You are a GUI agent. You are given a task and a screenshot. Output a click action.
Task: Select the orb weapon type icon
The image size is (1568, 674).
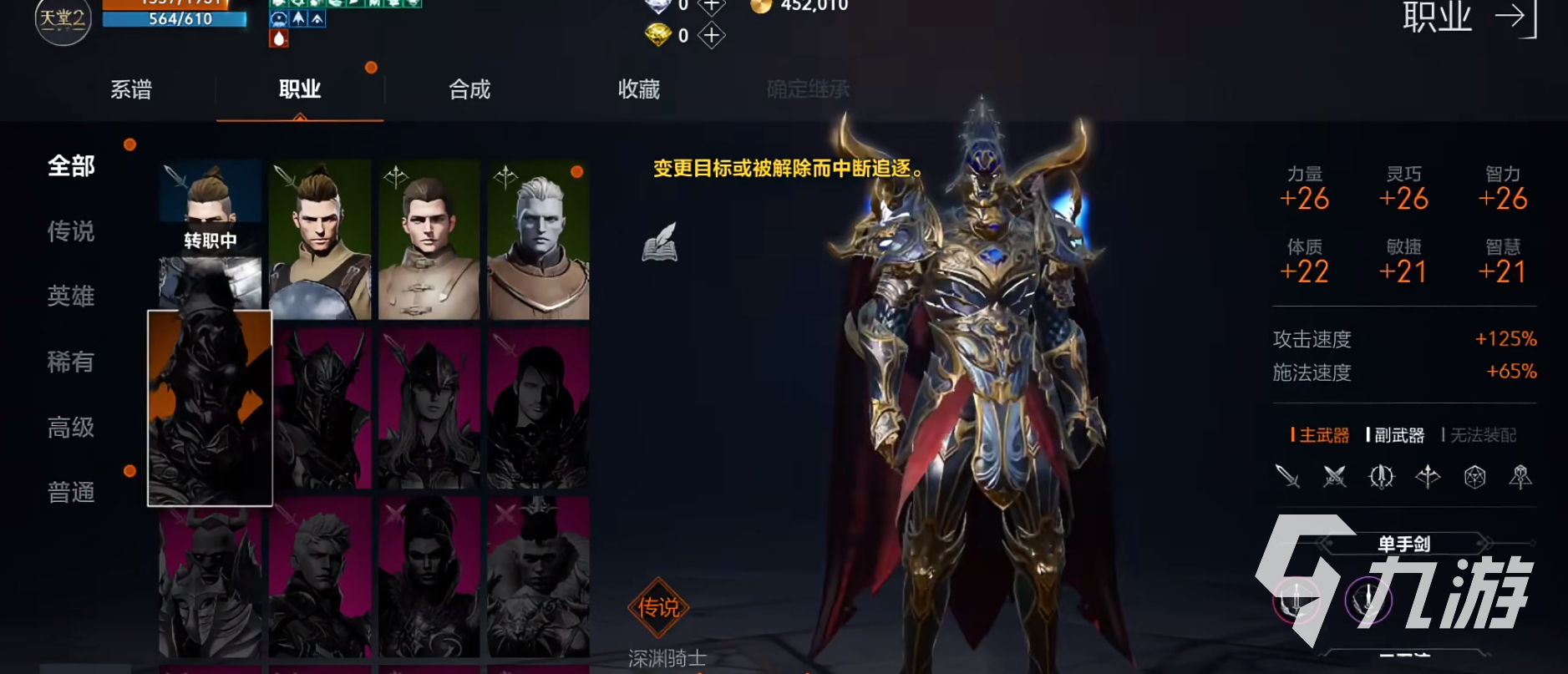1477,476
